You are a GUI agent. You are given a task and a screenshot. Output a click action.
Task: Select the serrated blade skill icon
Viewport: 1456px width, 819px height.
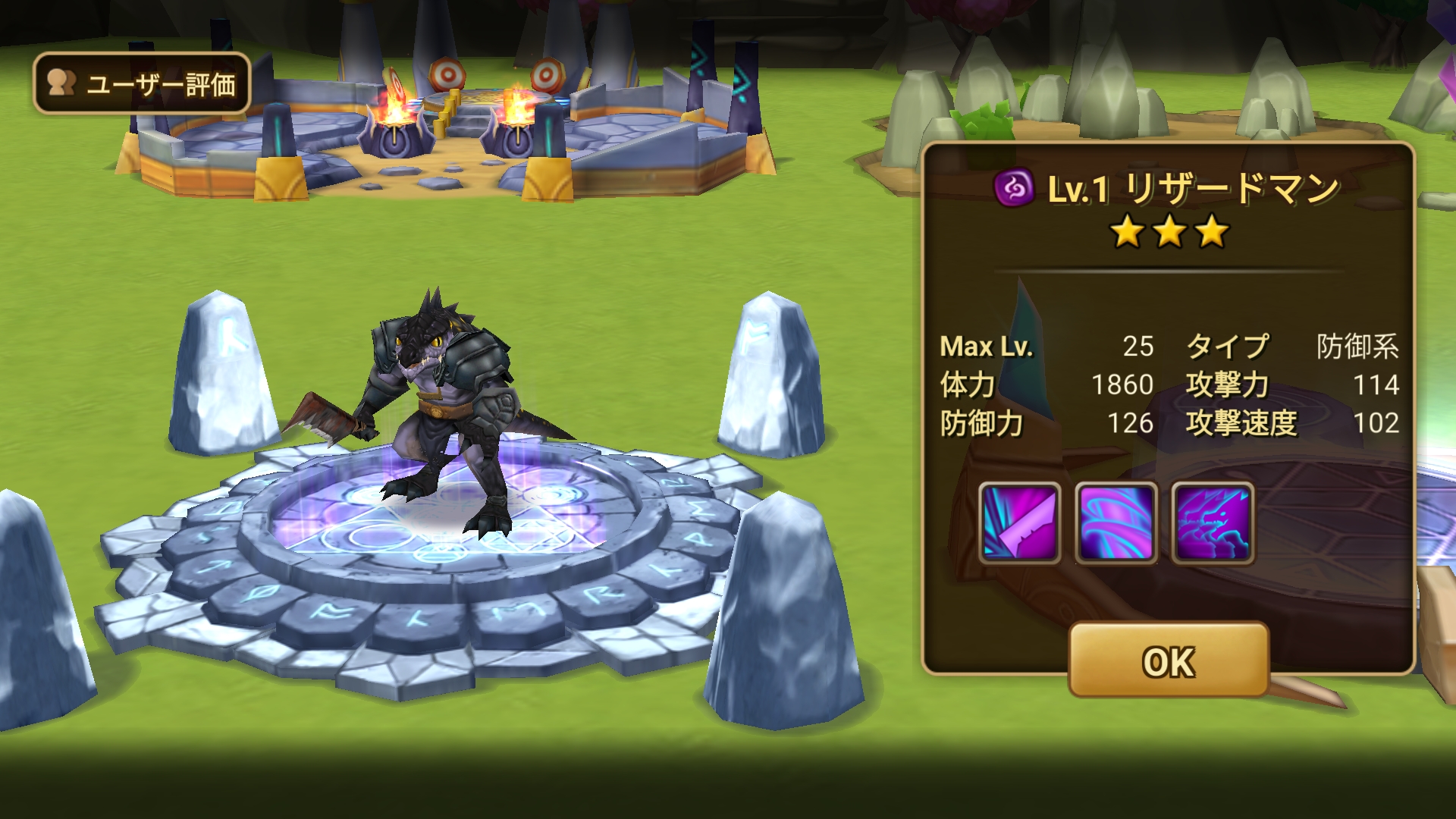(1019, 523)
